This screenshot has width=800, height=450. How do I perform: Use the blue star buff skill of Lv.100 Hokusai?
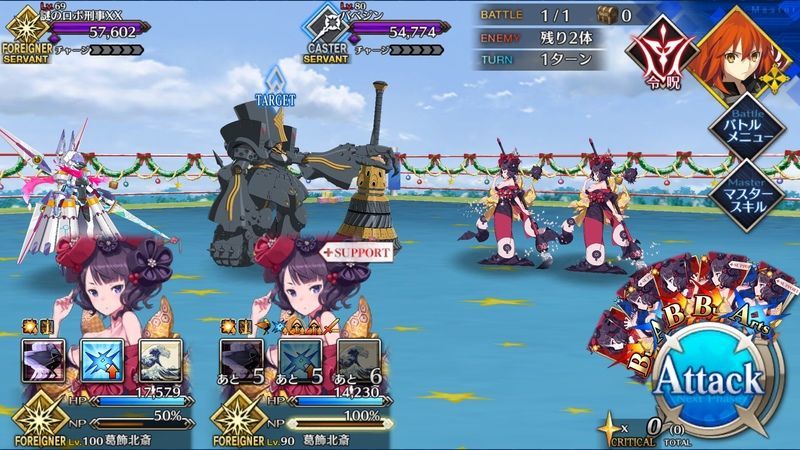[100, 357]
